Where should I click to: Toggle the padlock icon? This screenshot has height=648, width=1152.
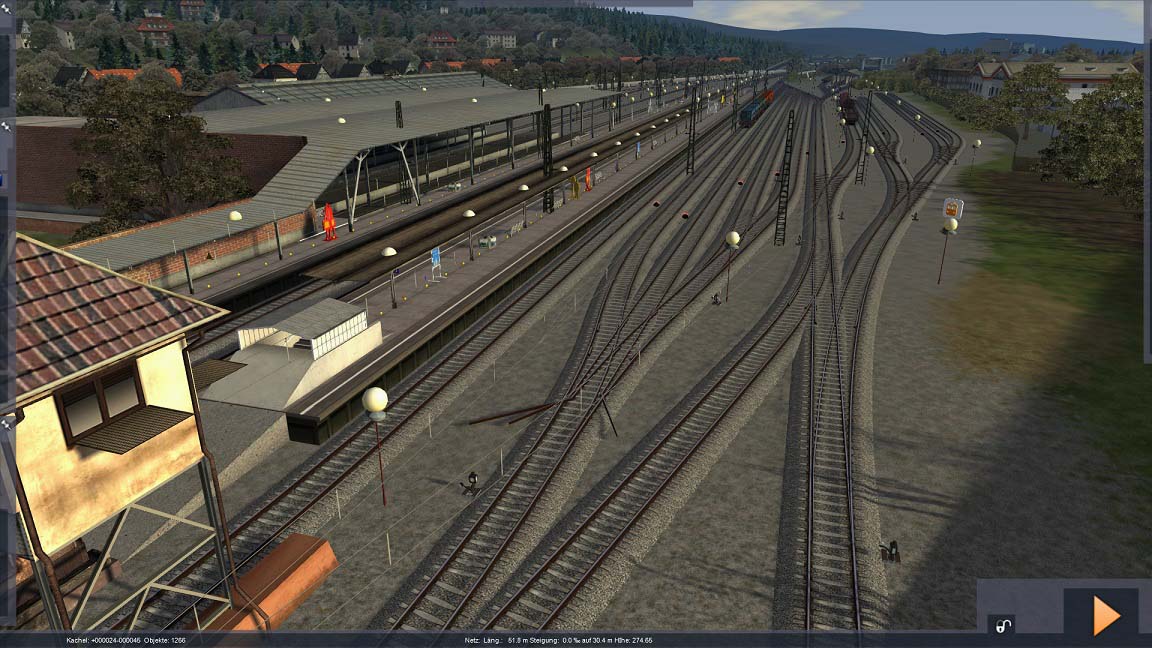click(1001, 626)
